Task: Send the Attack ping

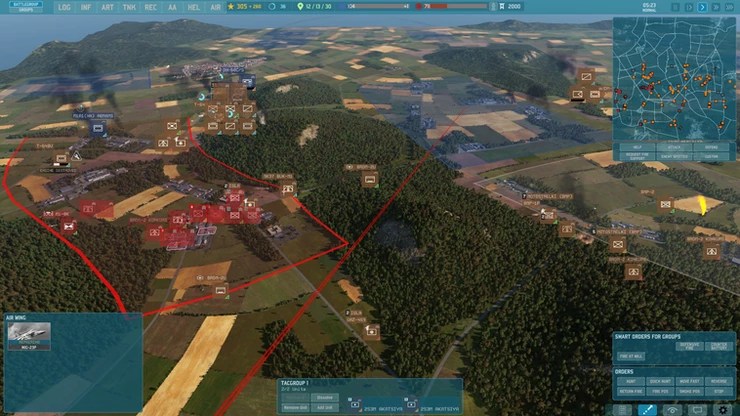Action: (674, 147)
